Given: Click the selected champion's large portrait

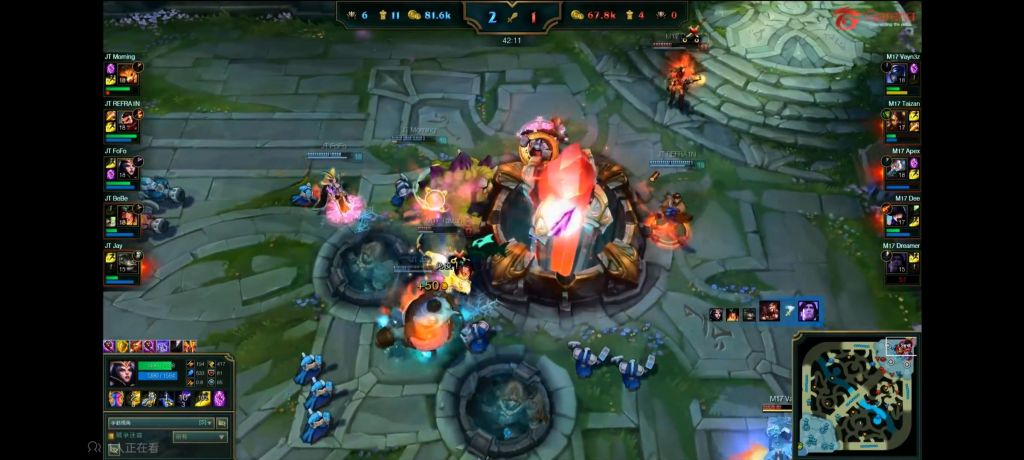Looking at the screenshot, I should pyautogui.click(x=123, y=372).
